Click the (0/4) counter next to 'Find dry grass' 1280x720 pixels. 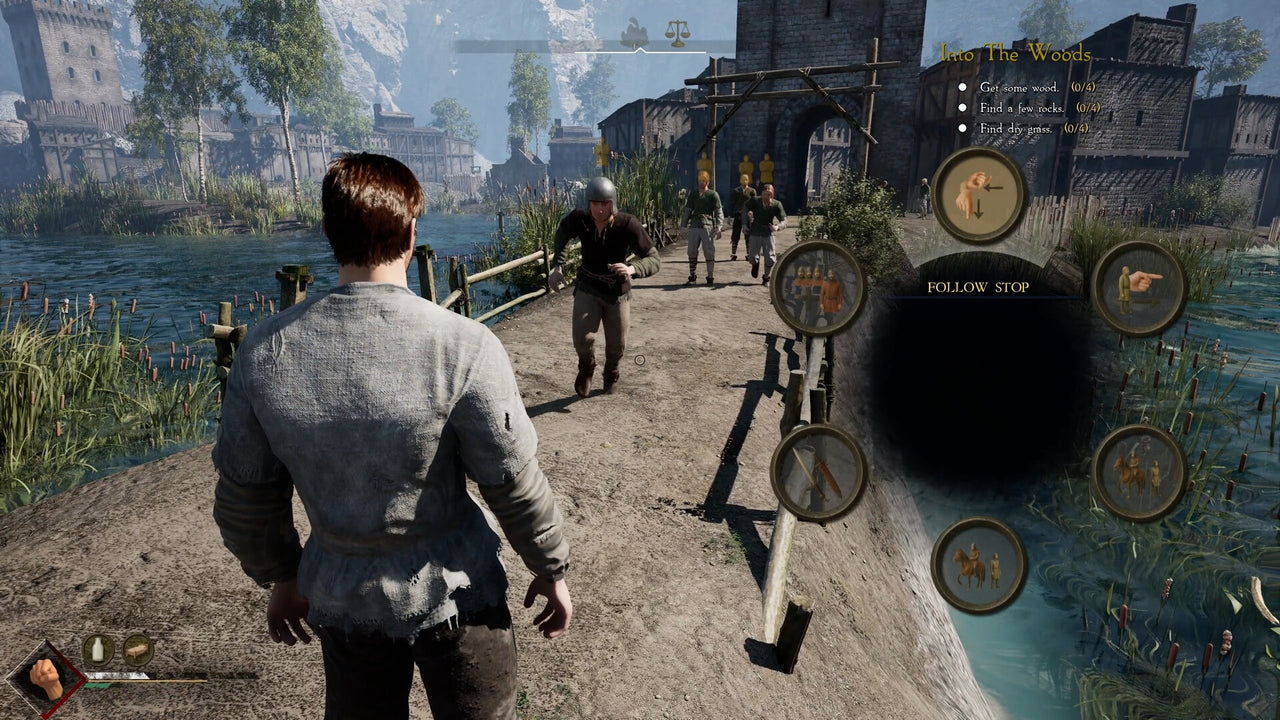(x=1077, y=127)
